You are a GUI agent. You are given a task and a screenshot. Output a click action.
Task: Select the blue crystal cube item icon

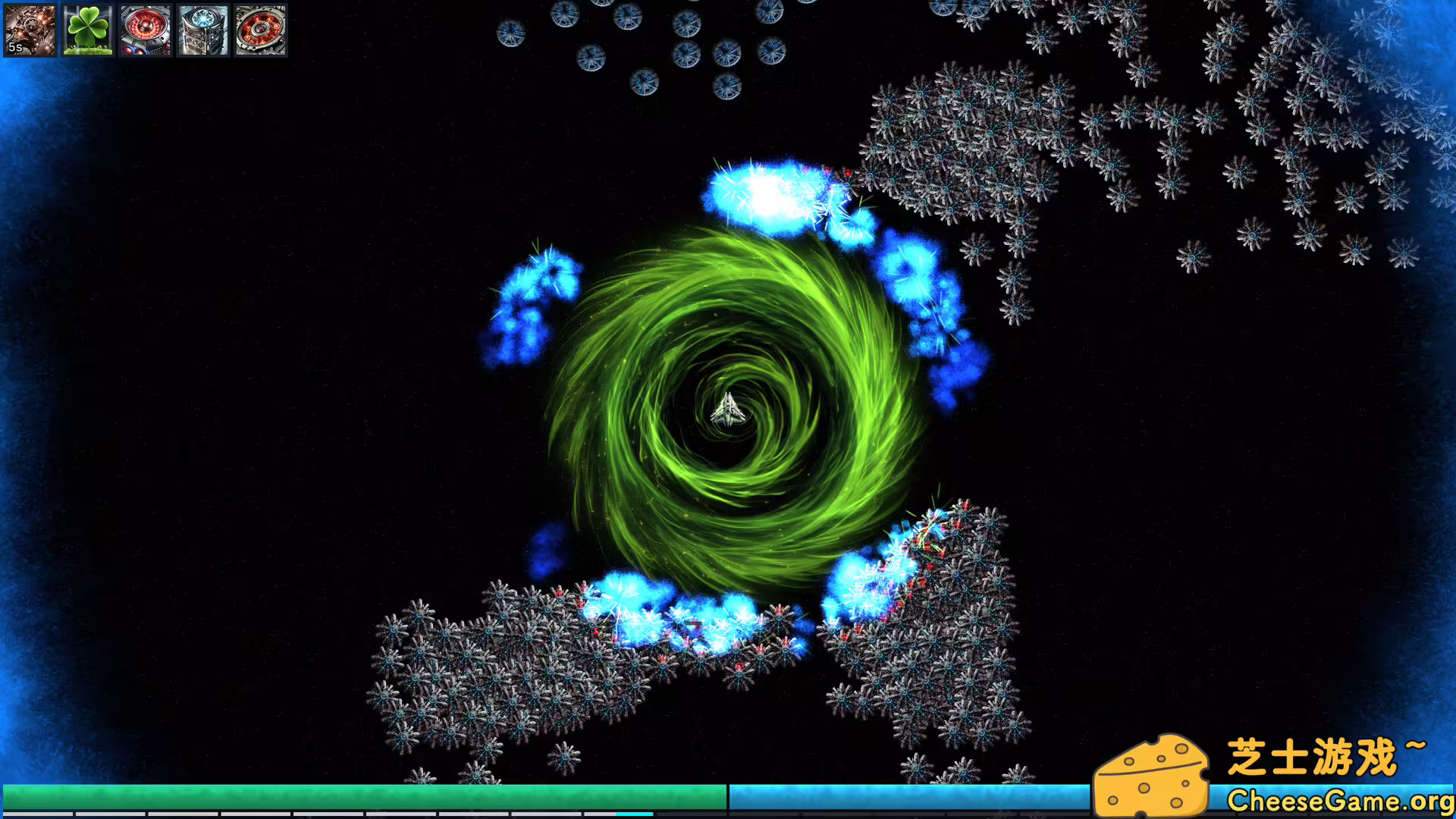click(202, 30)
